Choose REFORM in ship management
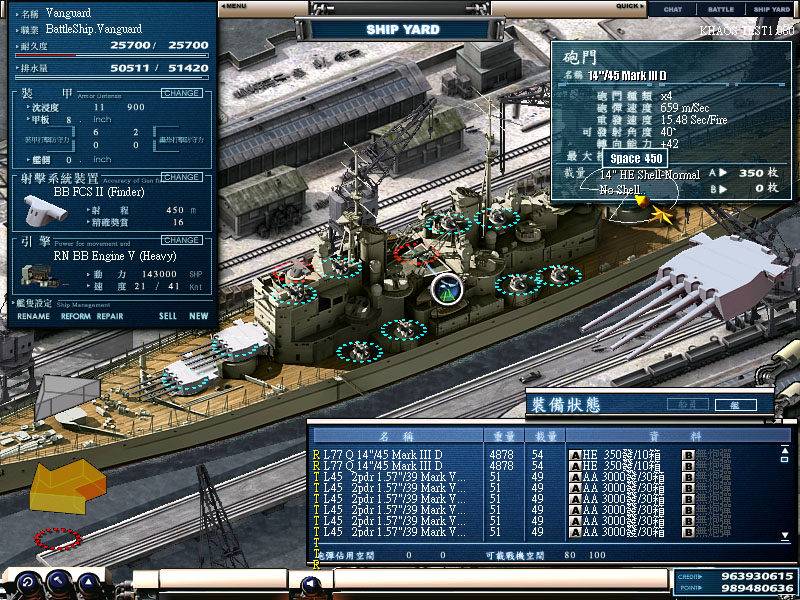Viewport: 800px width, 600px height. (x=75, y=316)
